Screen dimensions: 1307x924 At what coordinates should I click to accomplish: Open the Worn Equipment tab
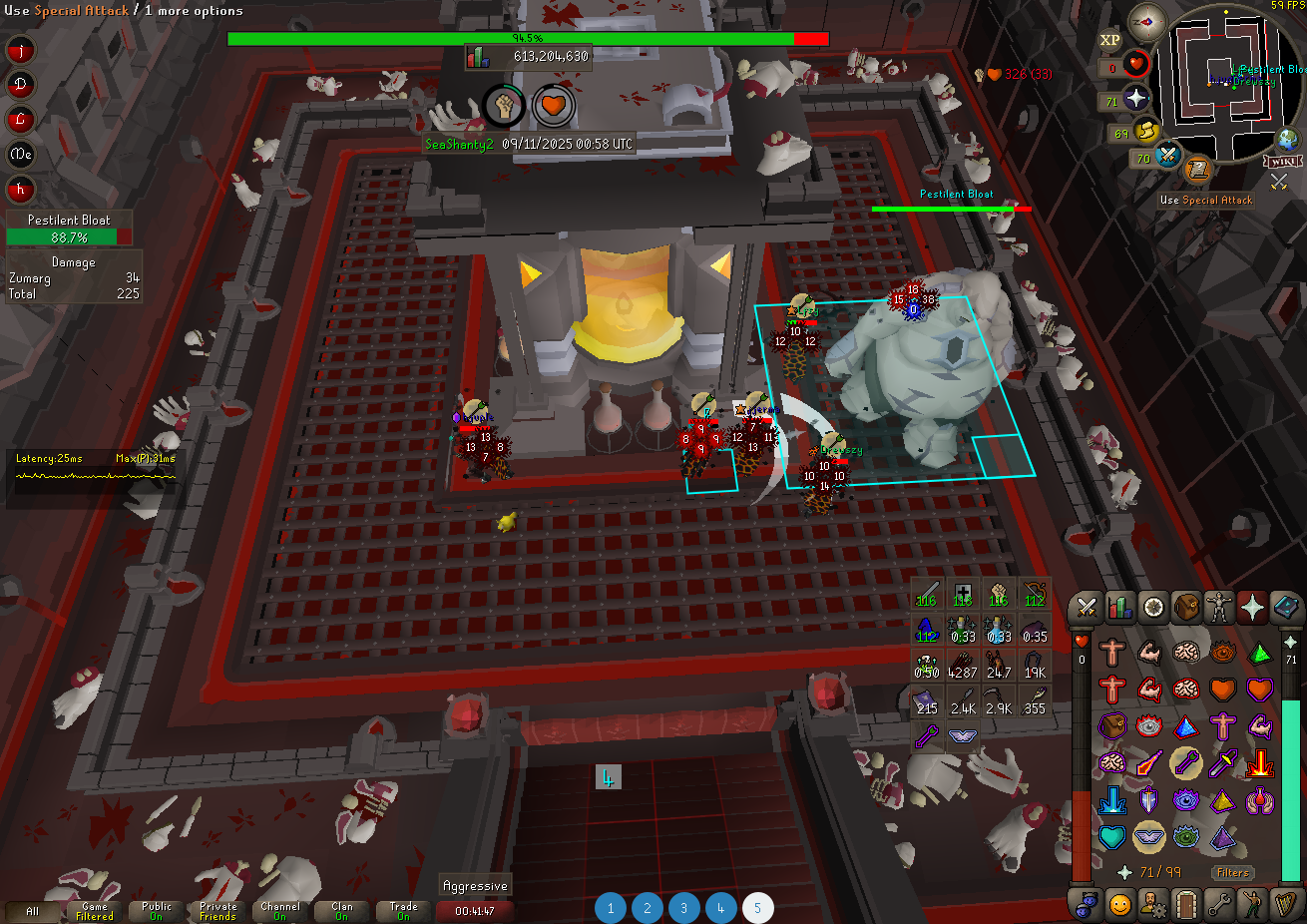coord(1219,607)
